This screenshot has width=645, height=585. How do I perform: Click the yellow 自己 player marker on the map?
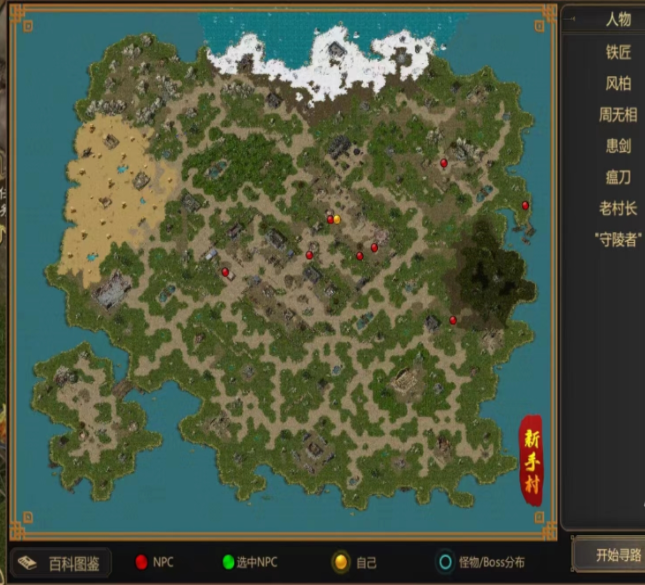pyautogui.click(x=337, y=219)
